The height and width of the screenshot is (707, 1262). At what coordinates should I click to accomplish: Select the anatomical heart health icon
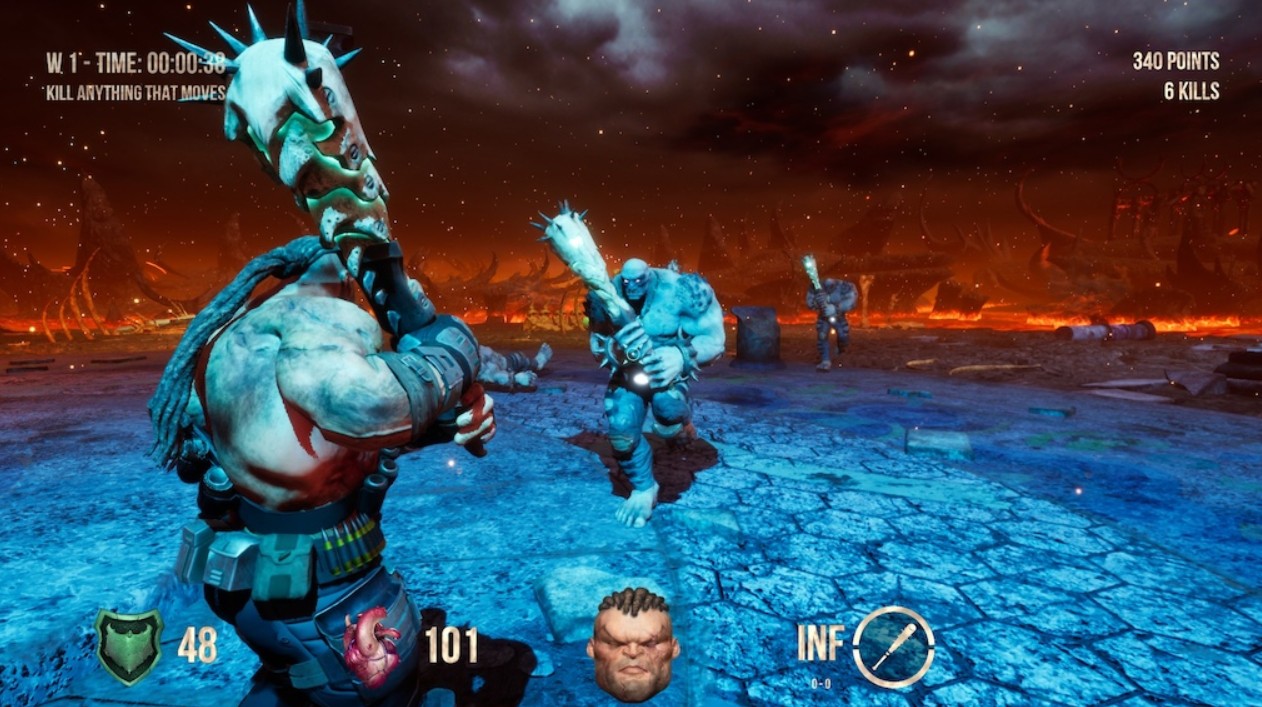[x=372, y=646]
